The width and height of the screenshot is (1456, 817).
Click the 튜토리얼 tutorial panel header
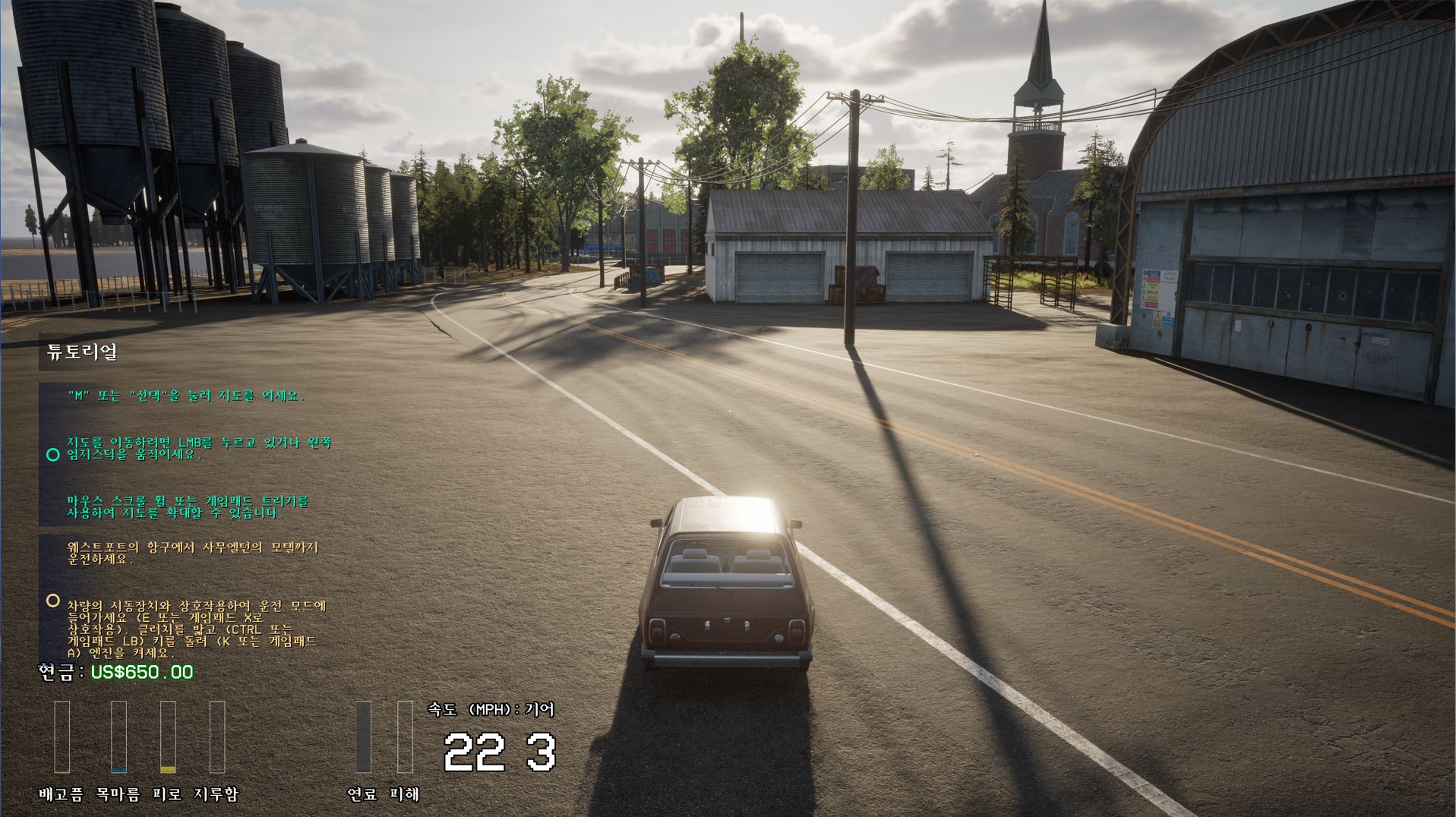tap(82, 352)
